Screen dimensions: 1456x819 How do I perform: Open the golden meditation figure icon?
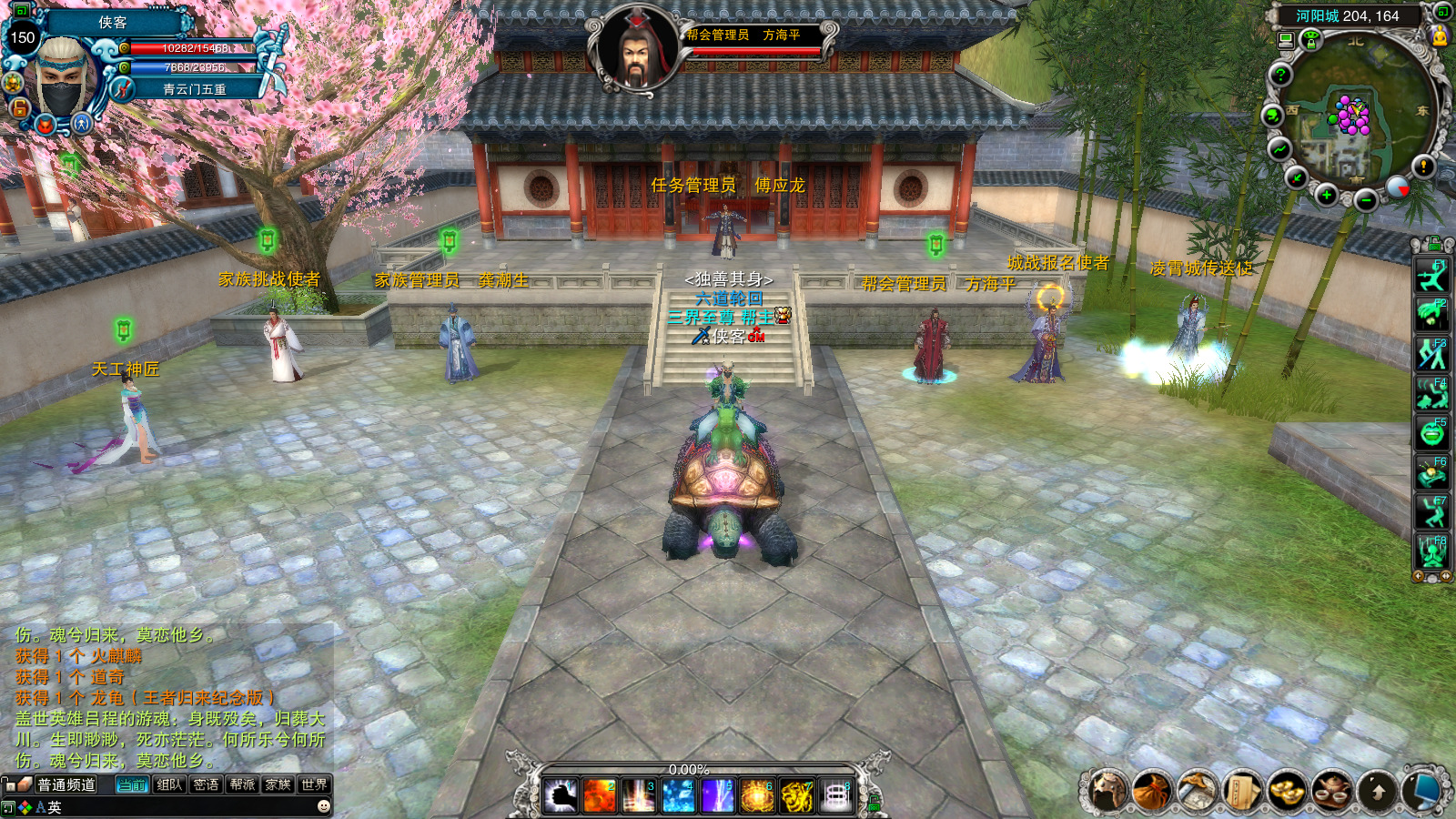1440,35
